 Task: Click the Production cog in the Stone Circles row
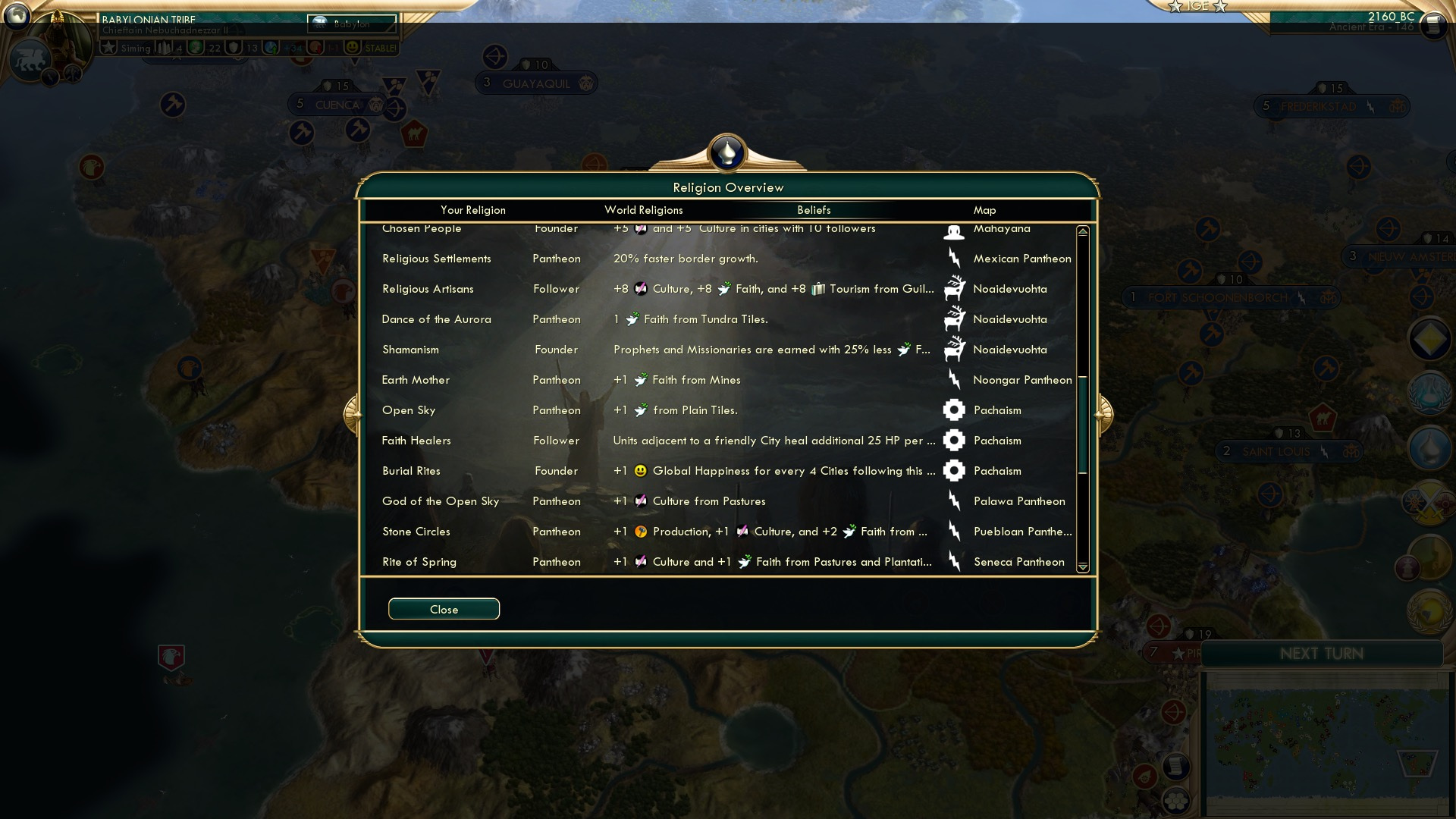pyautogui.click(x=640, y=532)
